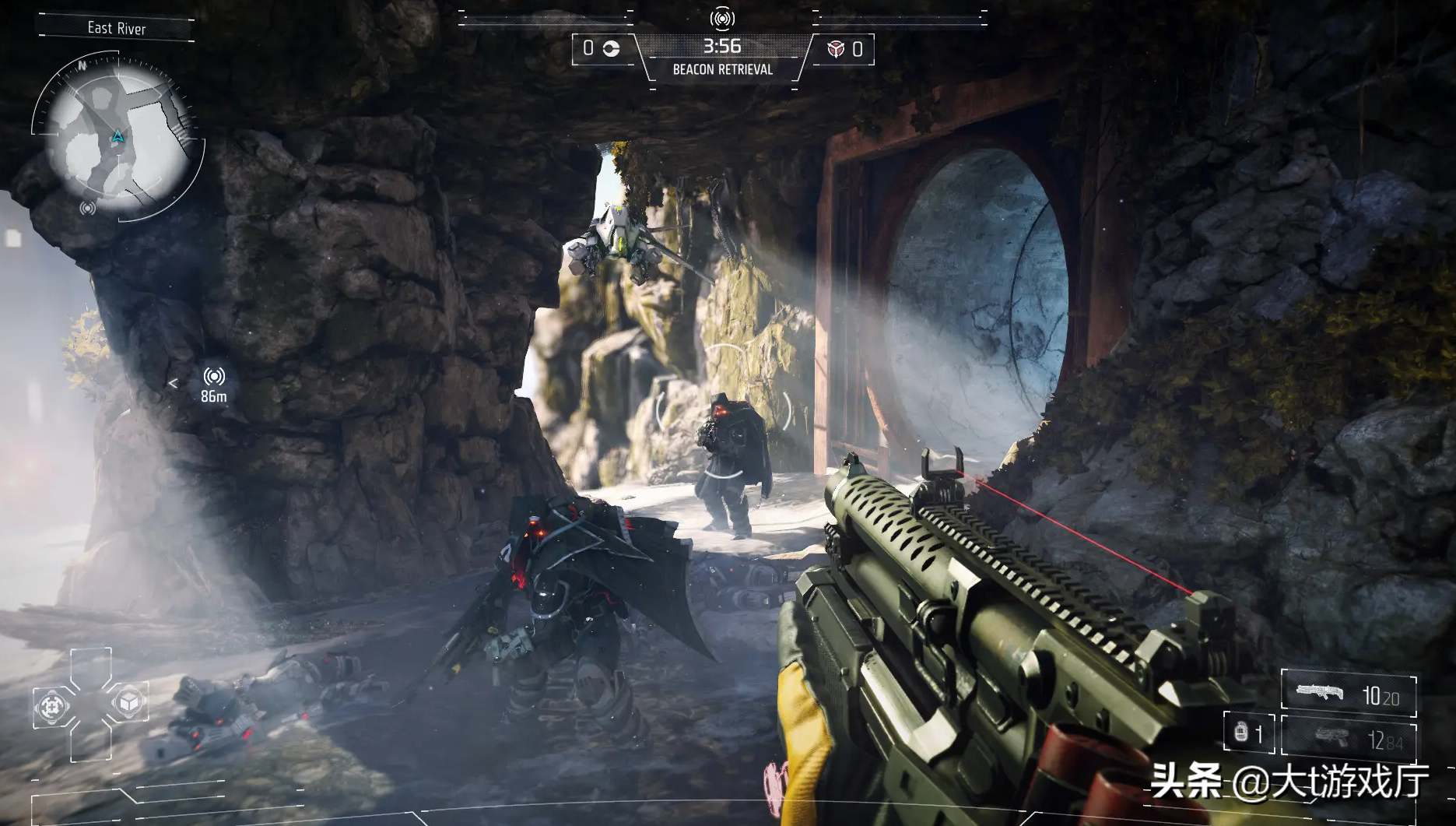Switch to the pistol secondary weapon slot
1456x826 pixels.
(x=1349, y=737)
